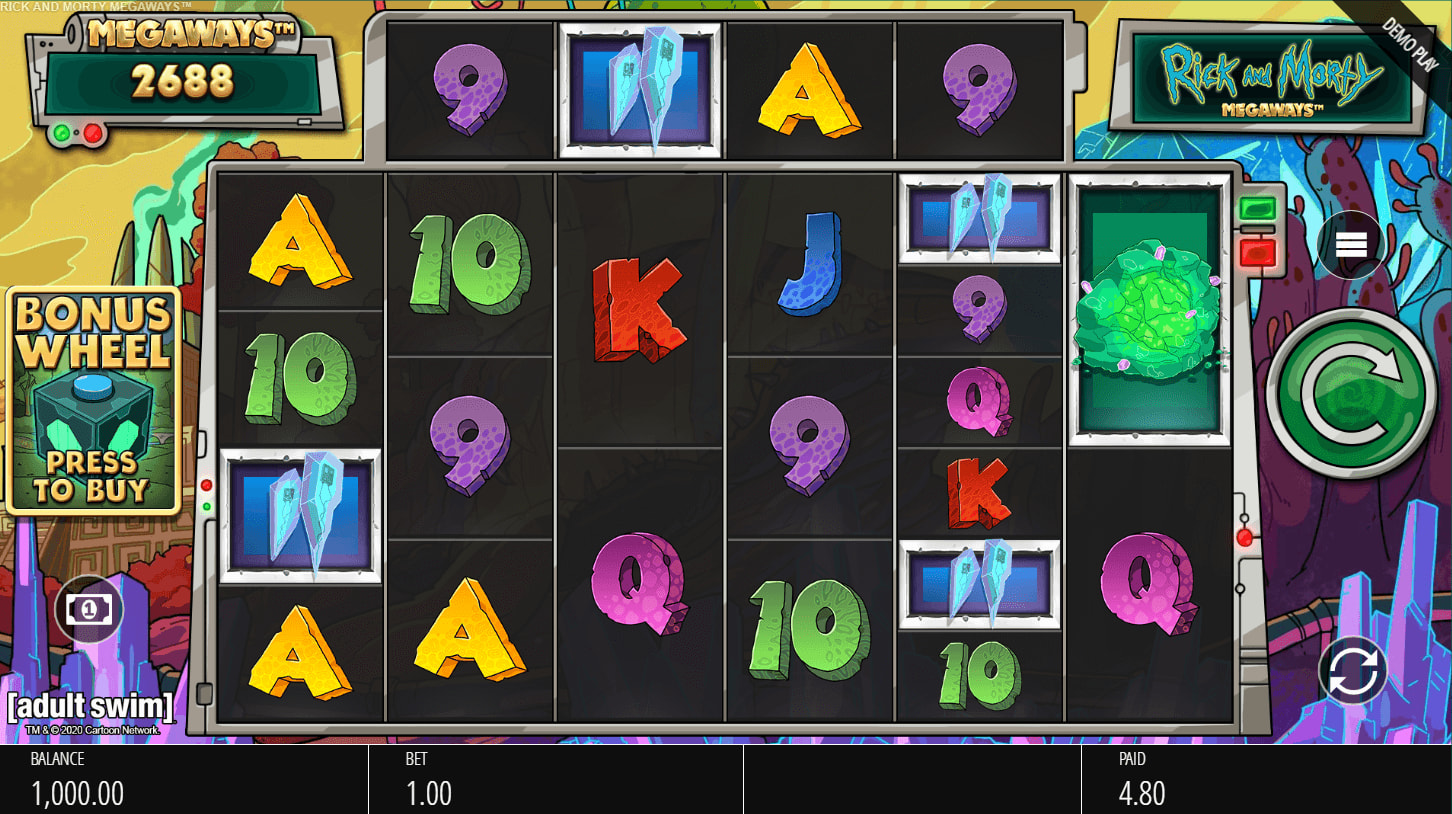Click the ice crystal symbol on the top reel strip
1452x814 pixels.
click(640, 84)
